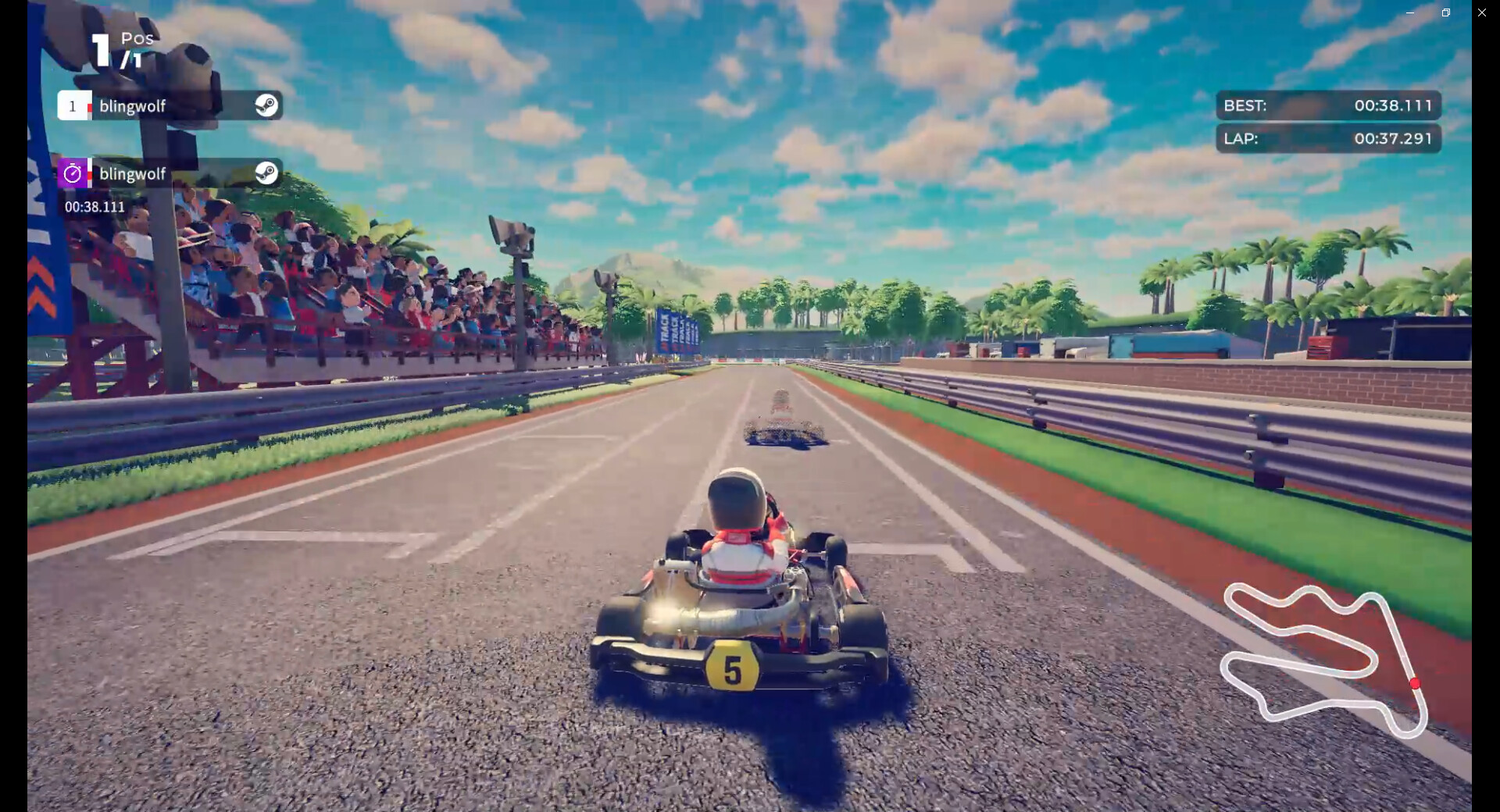This screenshot has height=812, width=1500.
Task: Click the red progress strip beside position badge
Action: pyautogui.click(x=91, y=105)
